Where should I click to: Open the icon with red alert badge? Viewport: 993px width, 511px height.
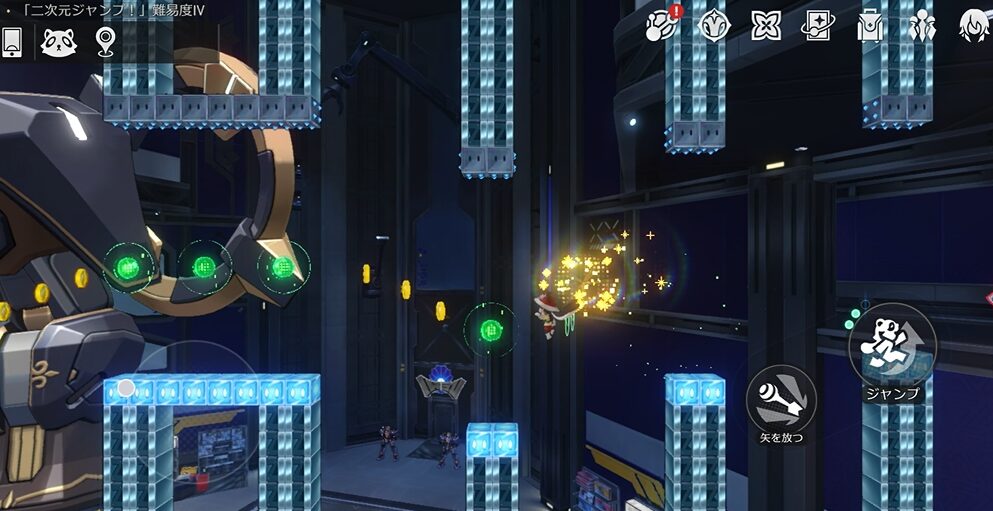pyautogui.click(x=661, y=24)
